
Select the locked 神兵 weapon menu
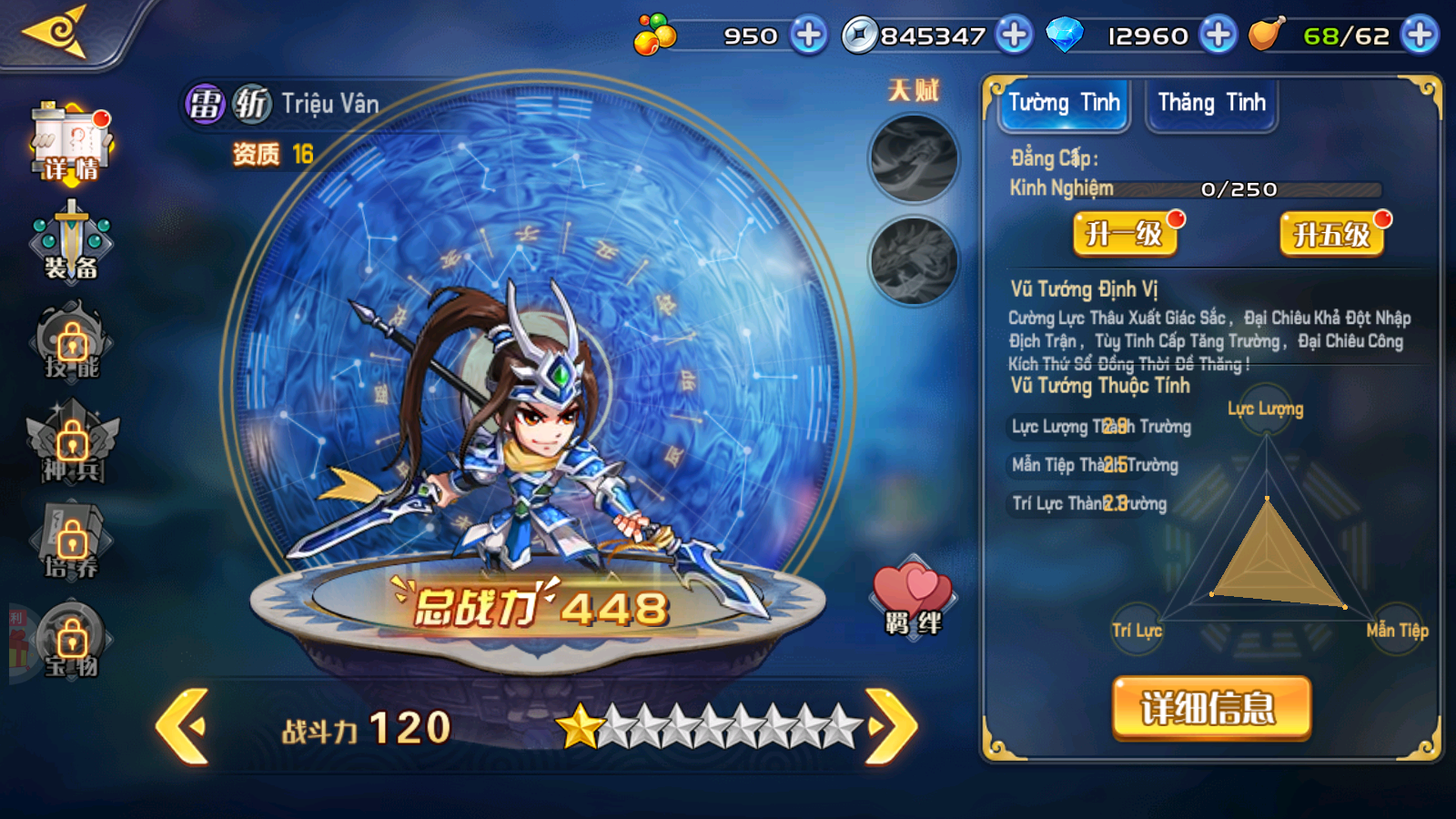72,445
